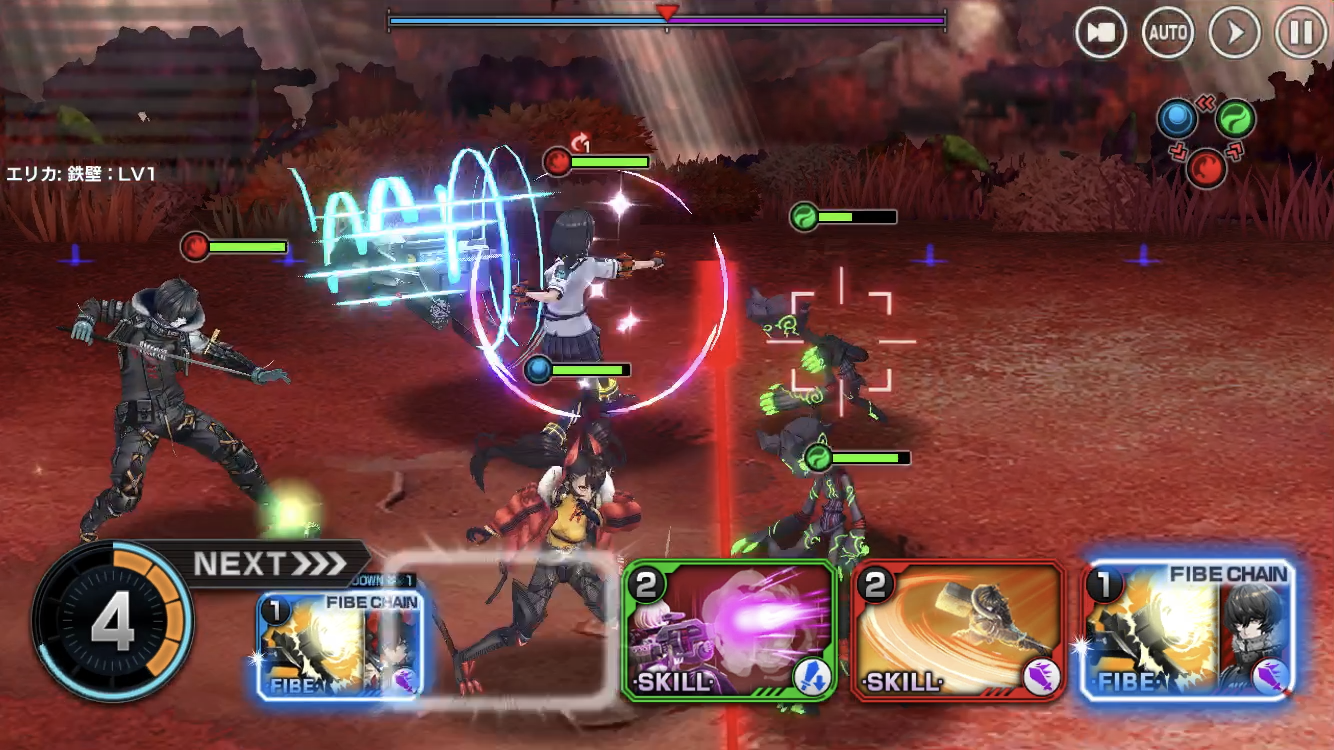
Task: Toggle the AUTO battle button
Action: [1168, 33]
